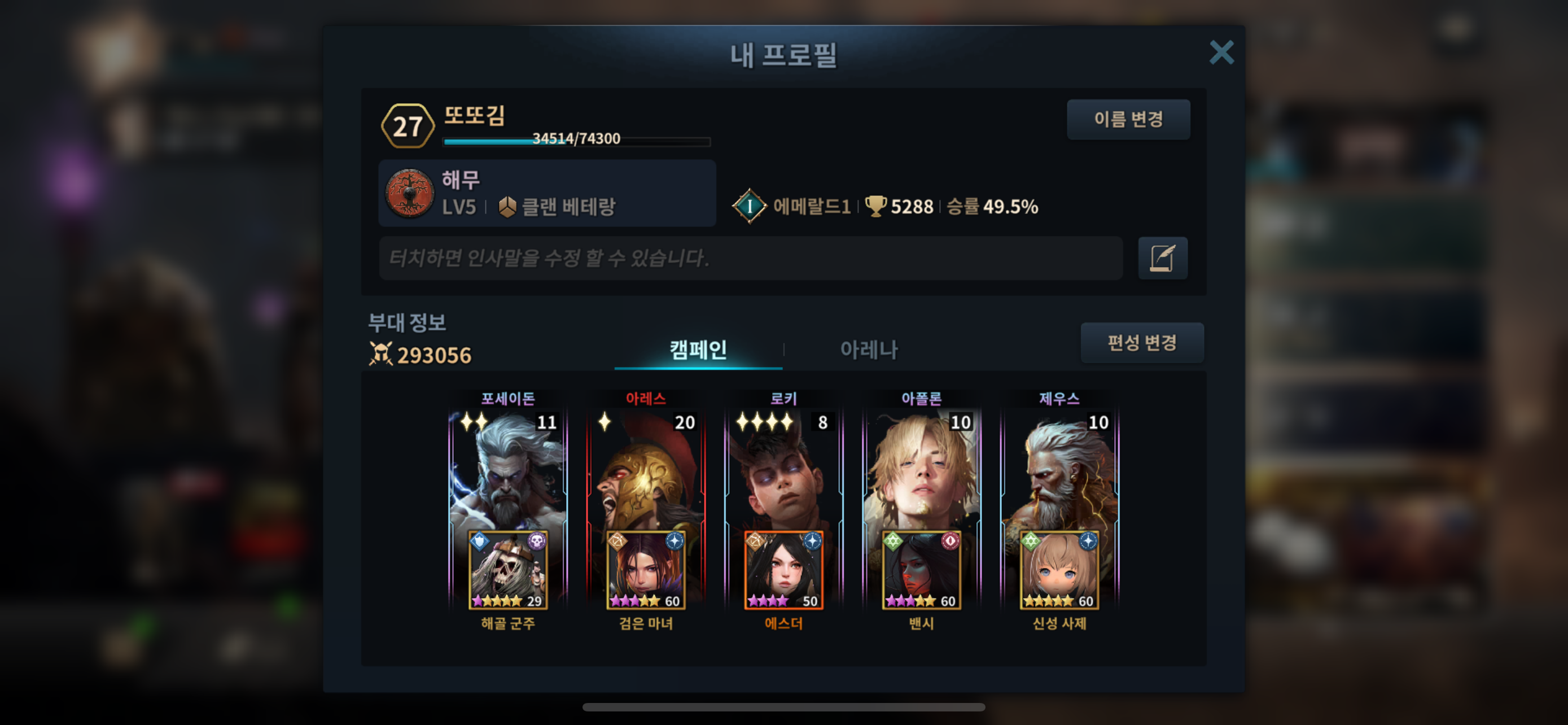Select the 포세이돈 Poseidon card
This screenshot has height=725, width=1568.
click(507, 469)
